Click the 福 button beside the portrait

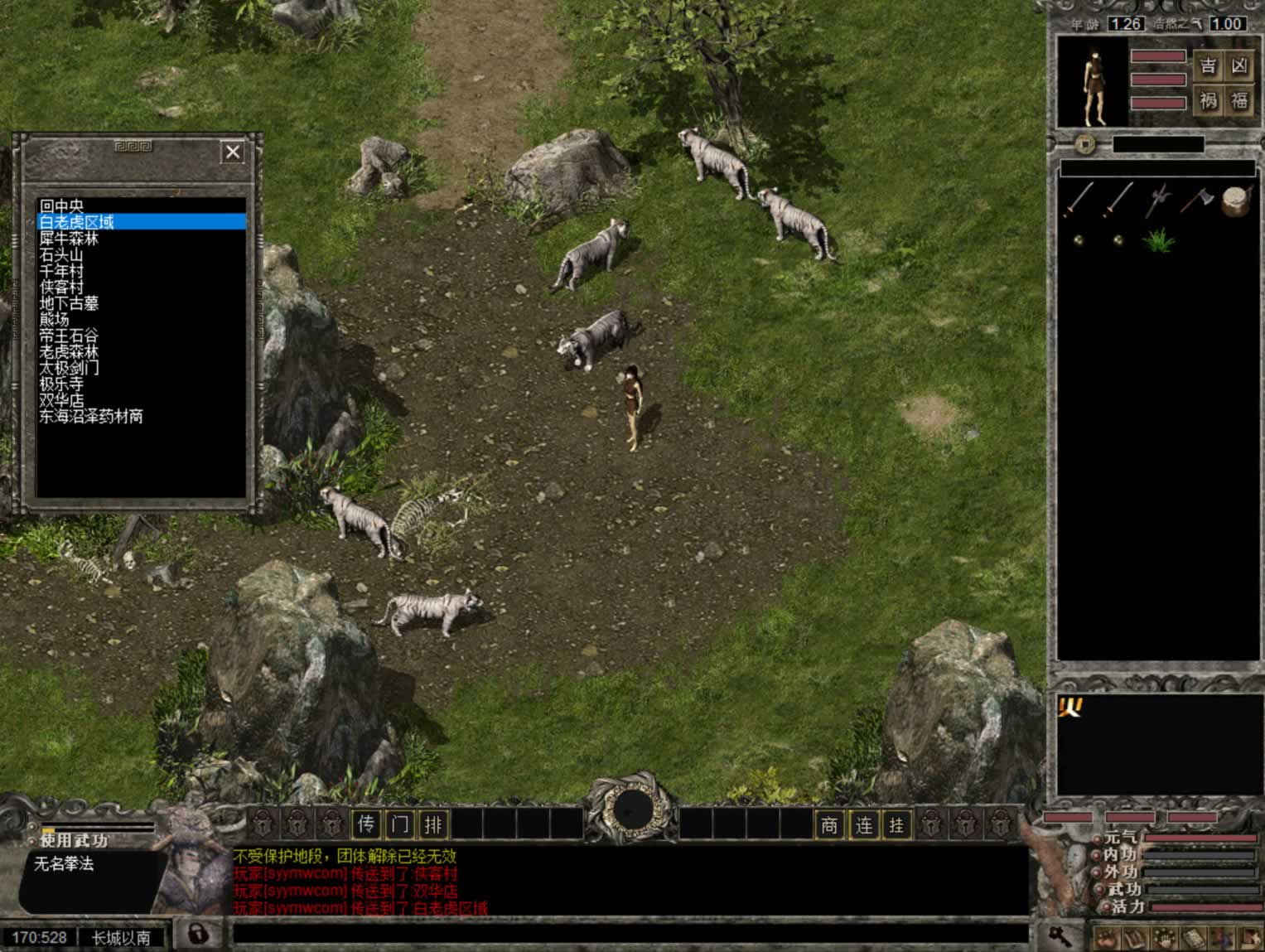[x=1239, y=101]
